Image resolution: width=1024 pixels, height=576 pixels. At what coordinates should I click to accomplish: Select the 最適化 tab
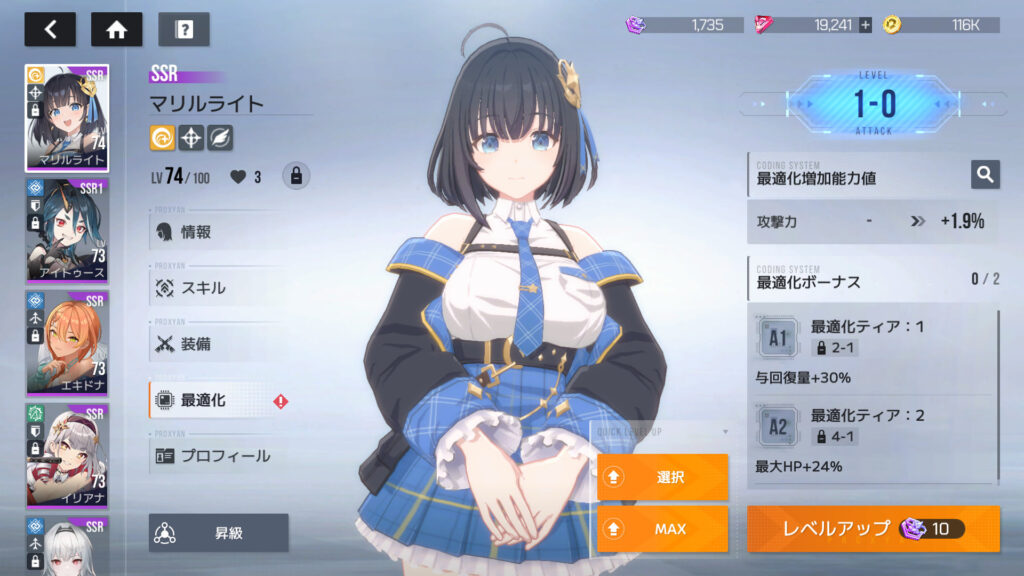click(202, 400)
